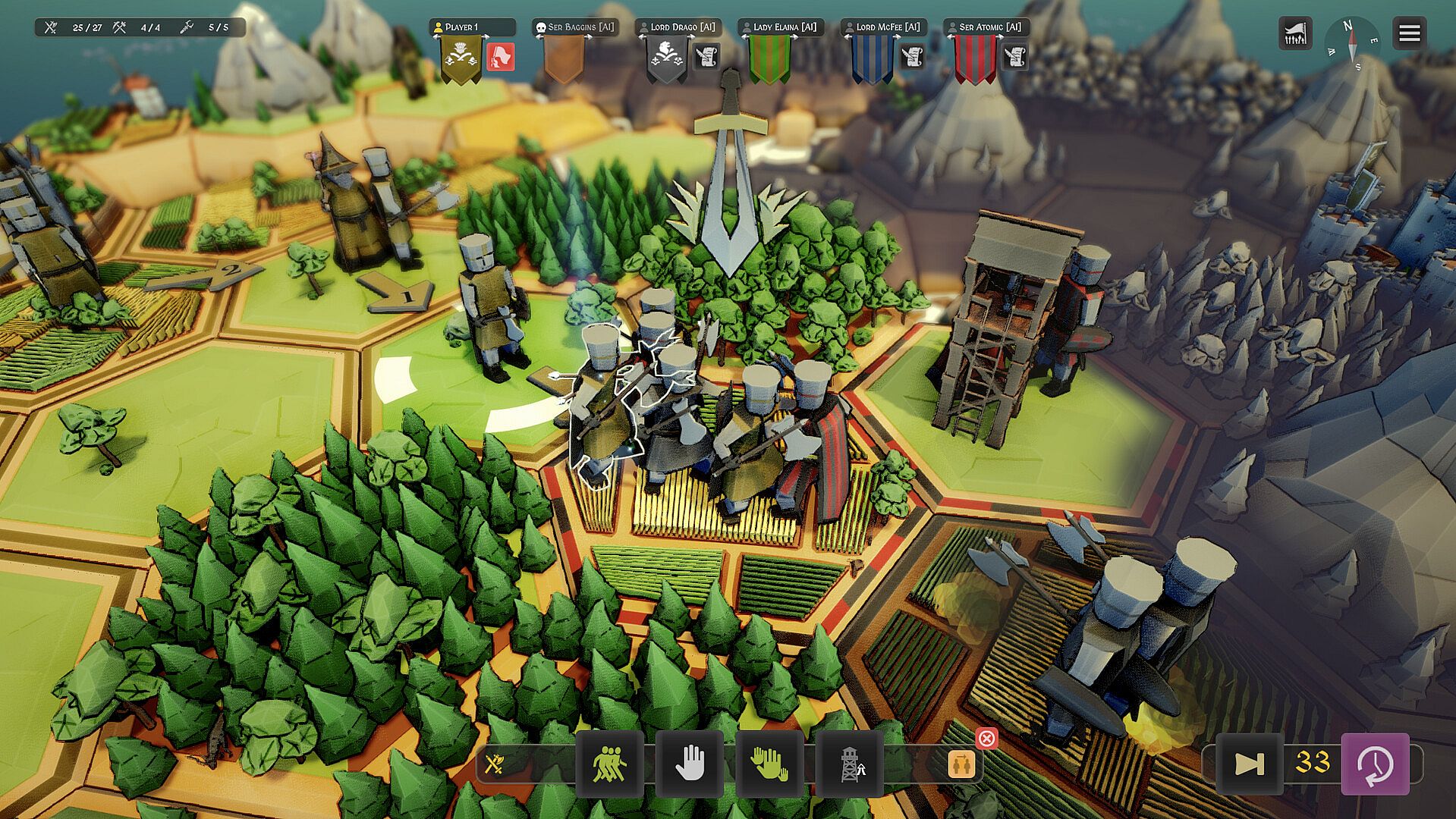The image size is (1456, 819).
Task: Click the compass to reset orientation
Action: click(1351, 42)
